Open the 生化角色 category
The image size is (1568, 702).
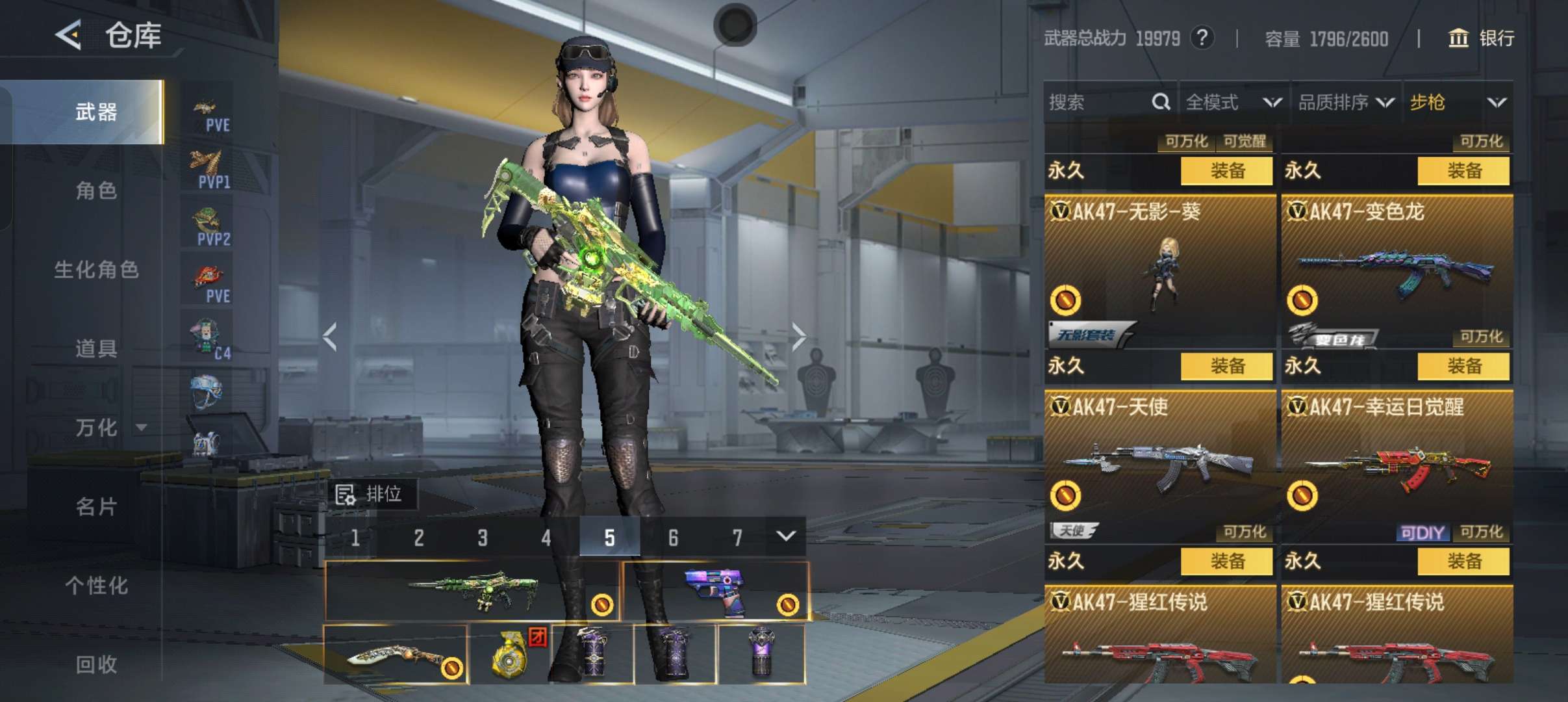tap(96, 270)
